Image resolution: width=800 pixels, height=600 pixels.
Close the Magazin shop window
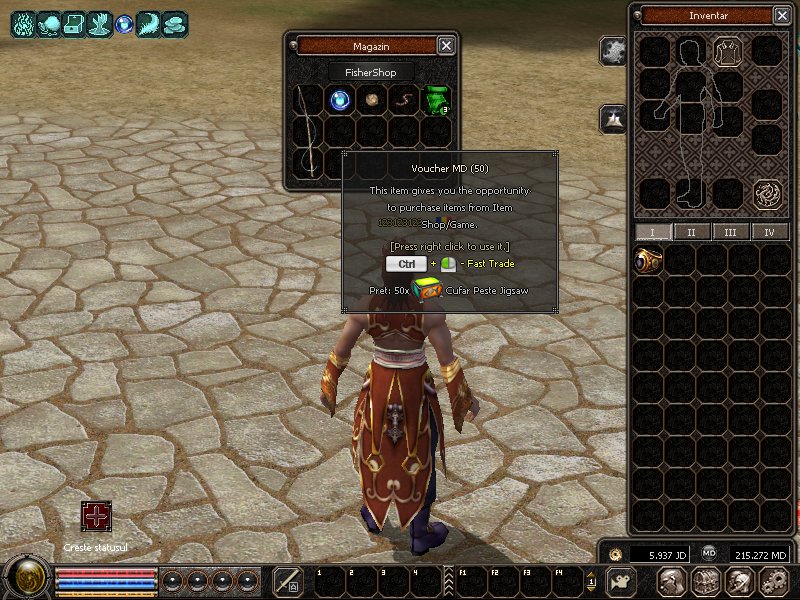(446, 45)
